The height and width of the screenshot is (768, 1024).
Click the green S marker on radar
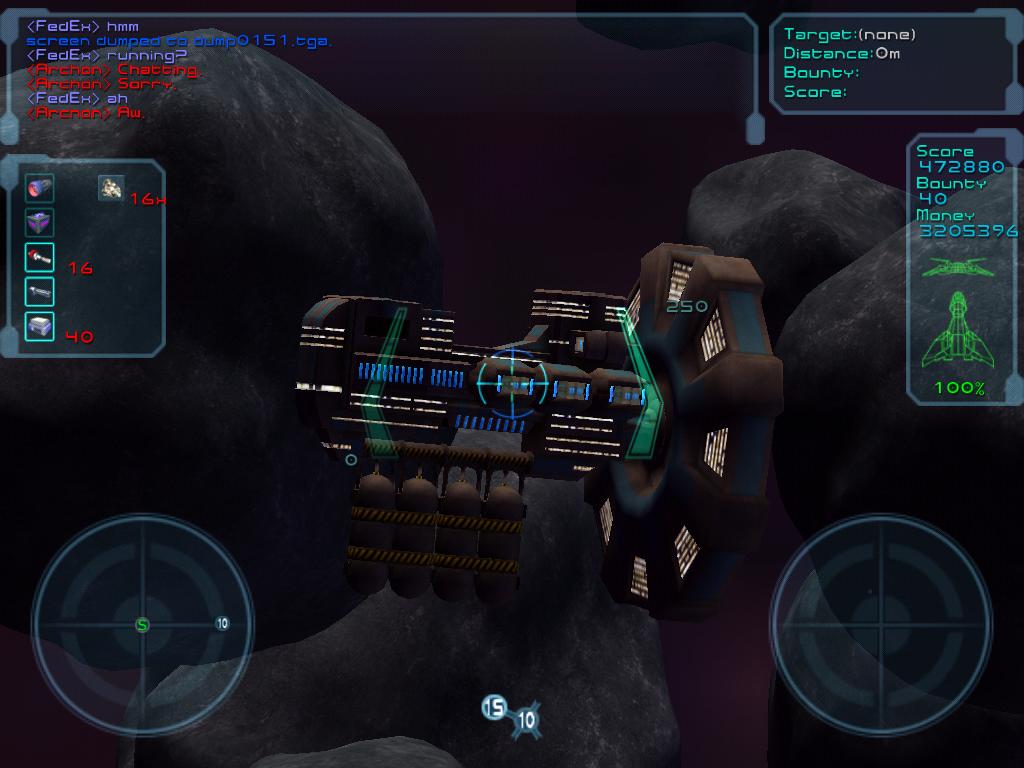[142, 625]
